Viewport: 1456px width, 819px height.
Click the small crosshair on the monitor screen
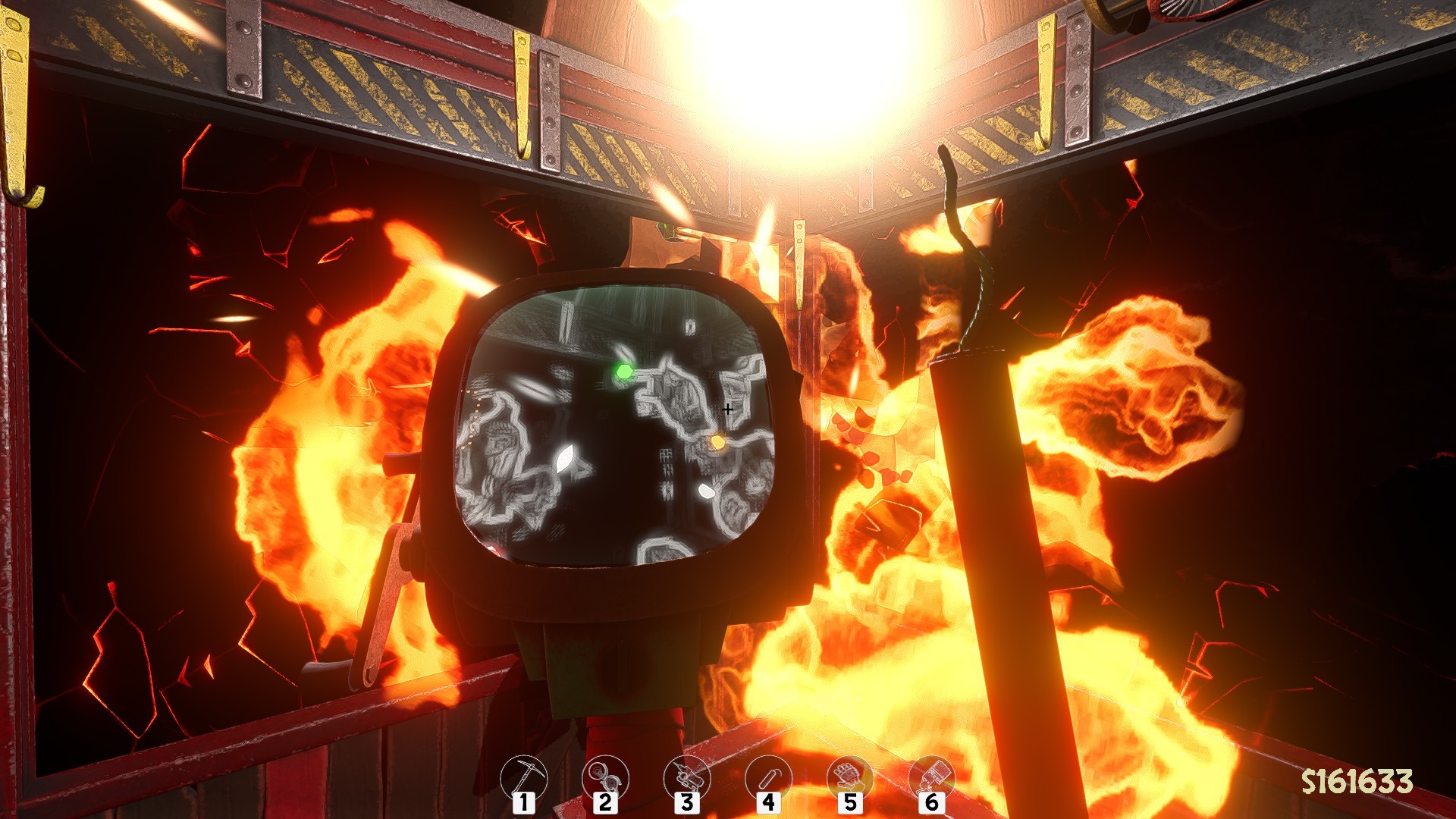[x=728, y=408]
